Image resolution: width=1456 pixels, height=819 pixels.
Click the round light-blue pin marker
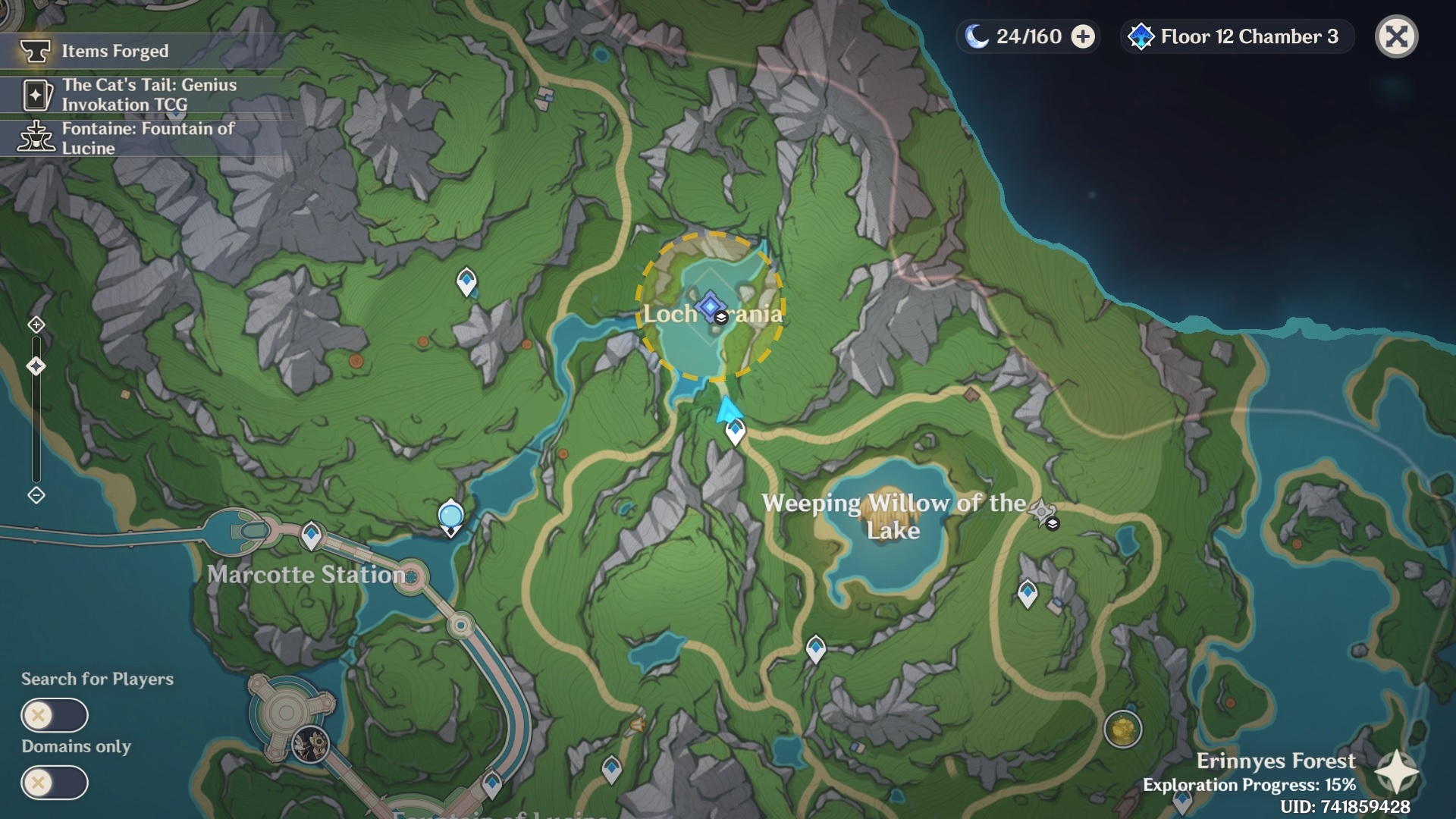point(450,516)
